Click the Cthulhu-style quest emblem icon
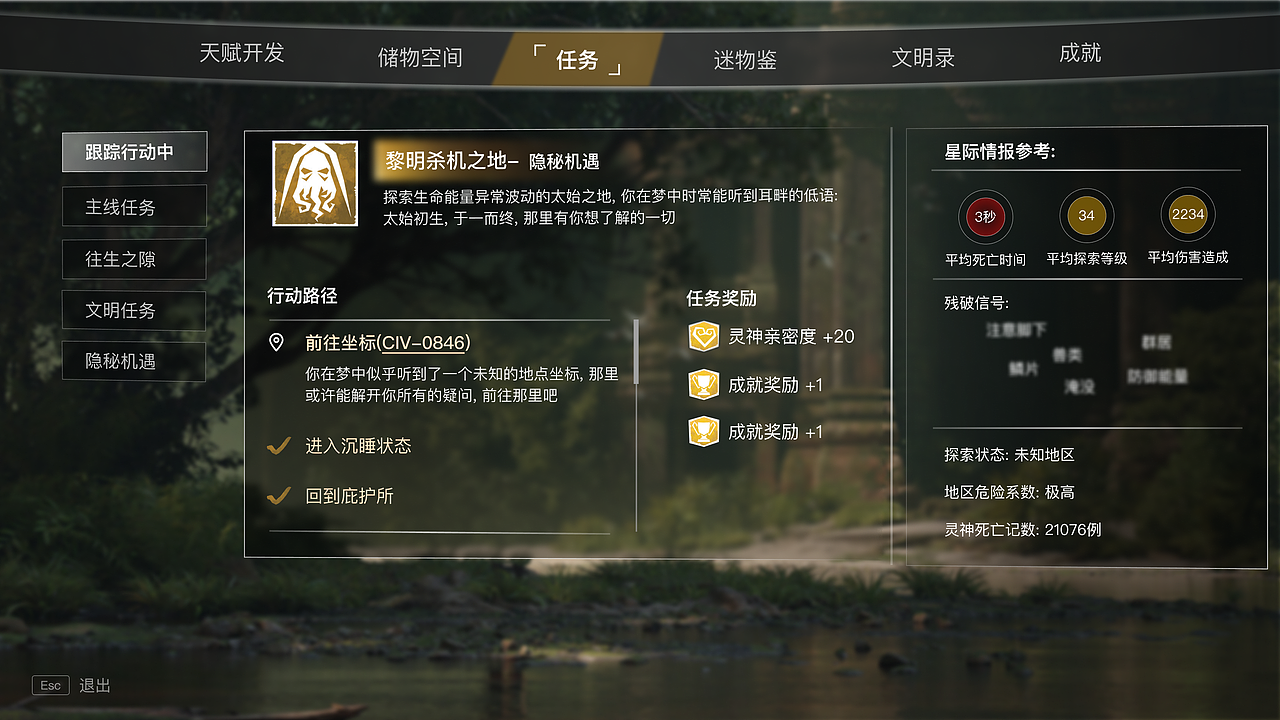1280x720 pixels. pos(314,181)
